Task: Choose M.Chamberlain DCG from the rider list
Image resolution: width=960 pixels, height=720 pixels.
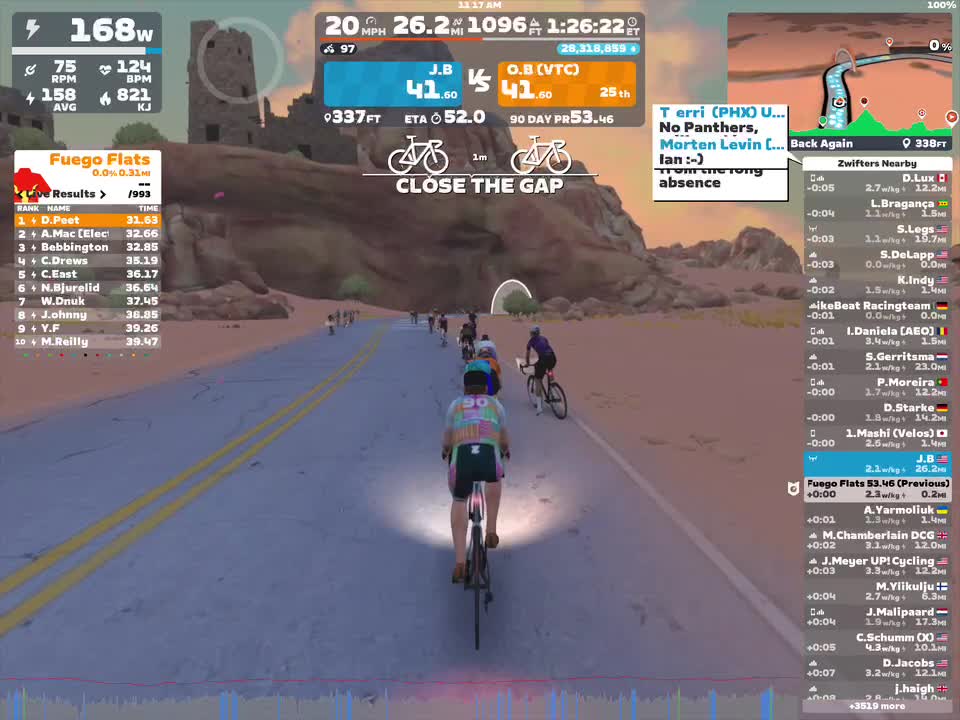Action: coord(878,540)
